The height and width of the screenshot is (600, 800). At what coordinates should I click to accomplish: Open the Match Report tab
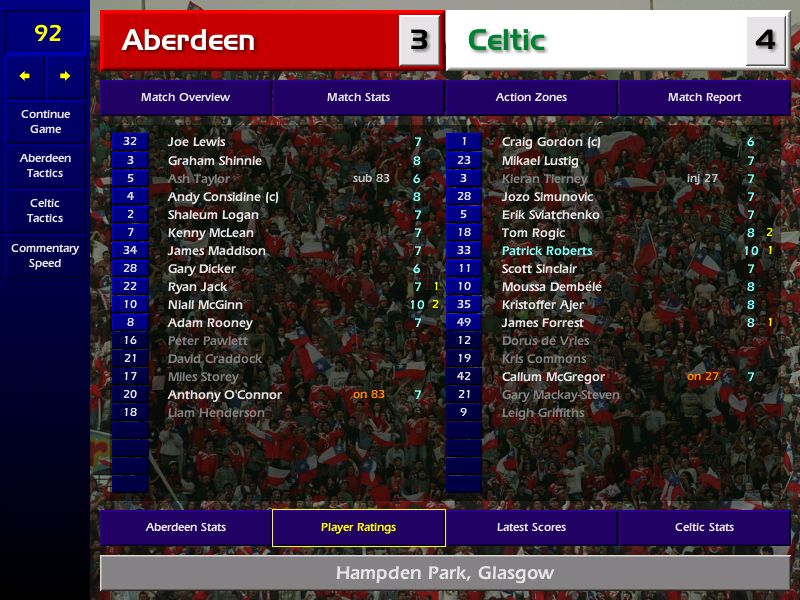pos(704,97)
